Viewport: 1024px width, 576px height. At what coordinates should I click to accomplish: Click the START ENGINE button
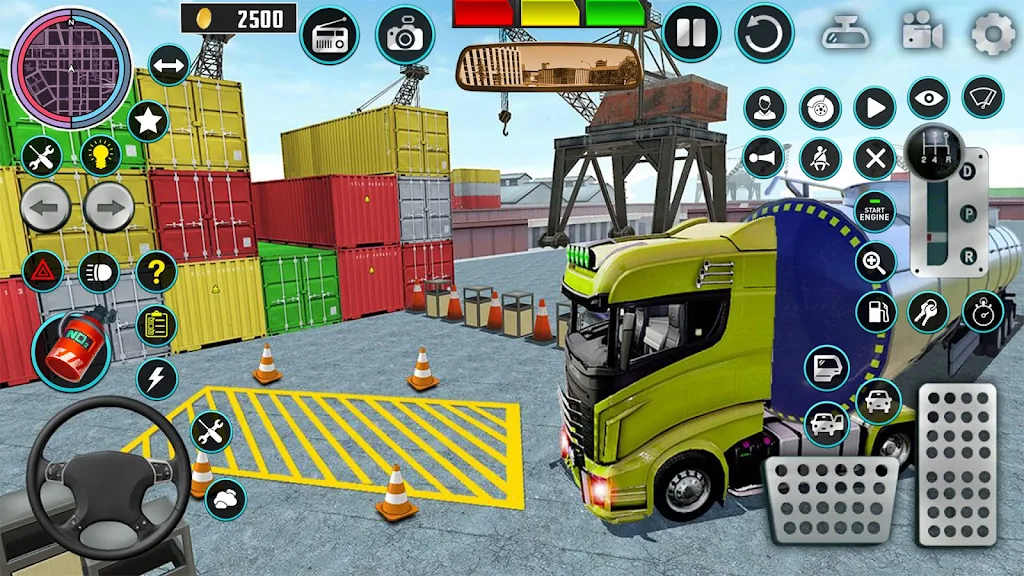click(875, 211)
